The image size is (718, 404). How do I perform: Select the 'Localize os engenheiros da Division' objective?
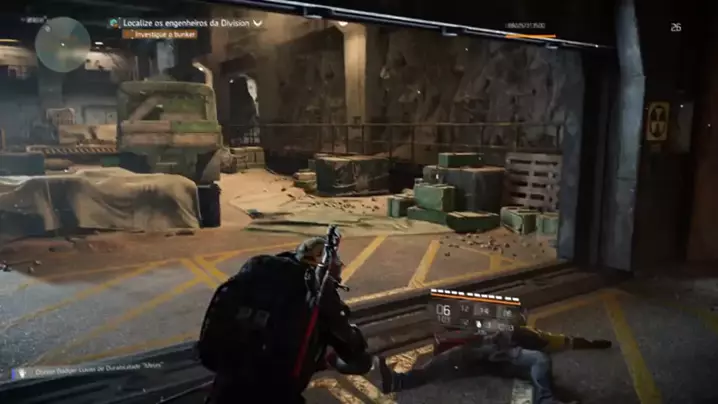pyautogui.click(x=186, y=22)
